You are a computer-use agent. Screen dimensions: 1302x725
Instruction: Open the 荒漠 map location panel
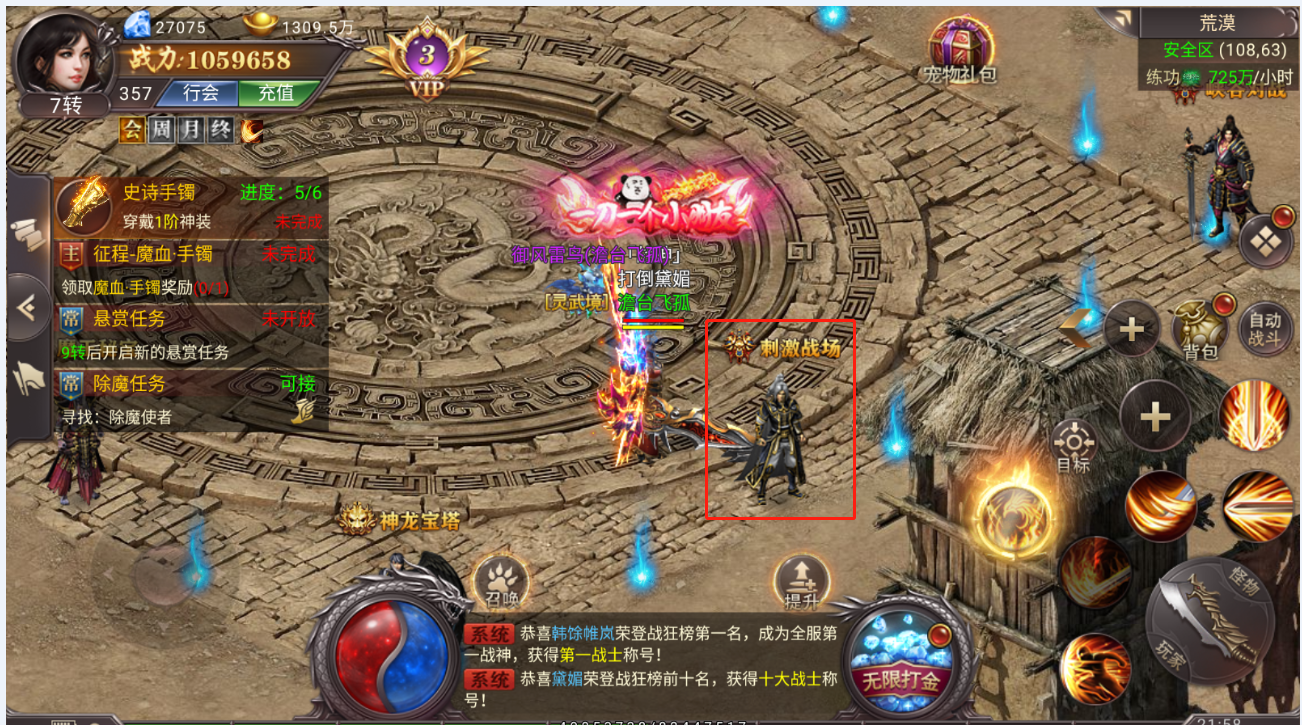pos(1219,22)
